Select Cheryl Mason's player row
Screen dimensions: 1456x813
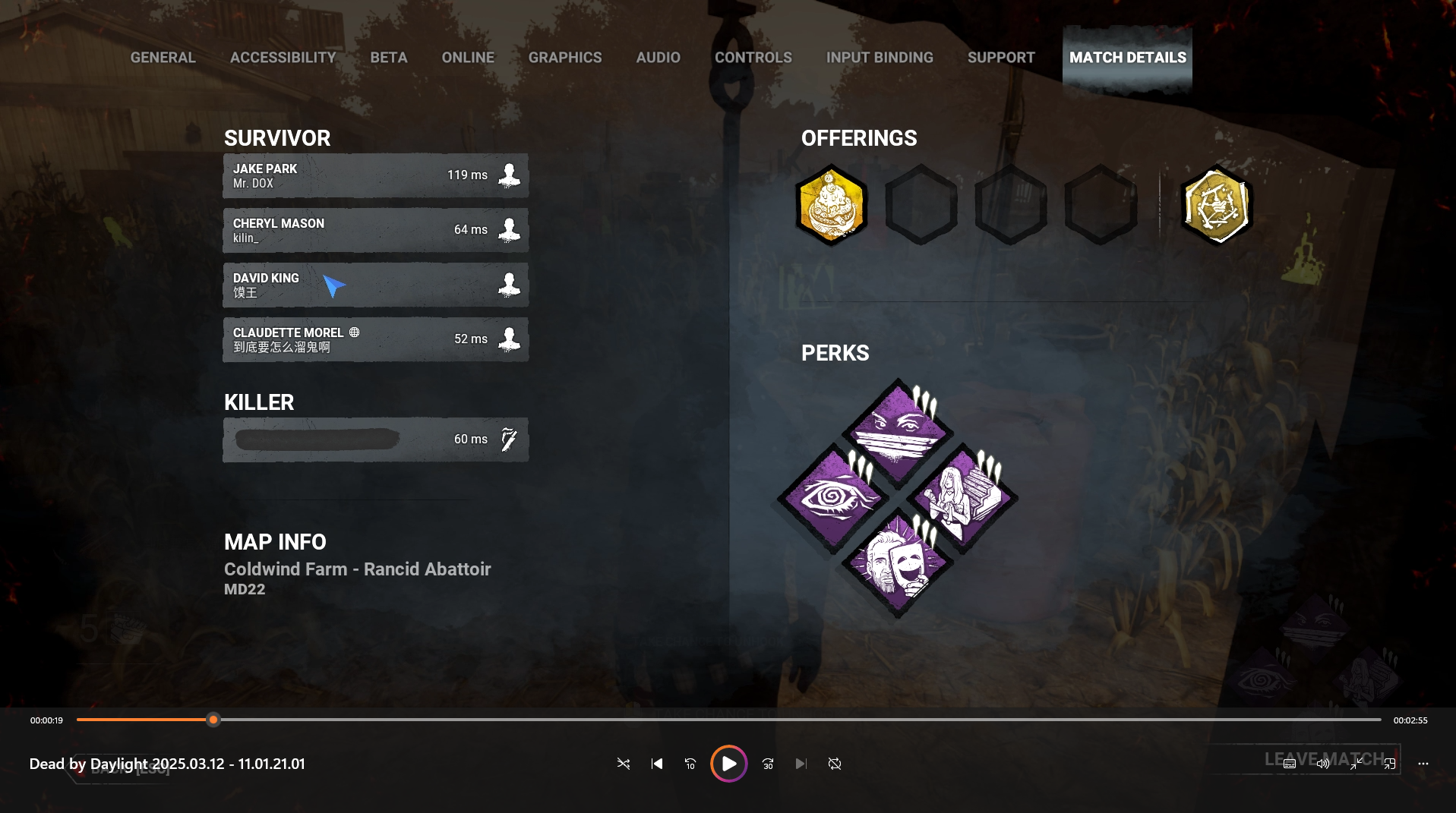pos(375,229)
